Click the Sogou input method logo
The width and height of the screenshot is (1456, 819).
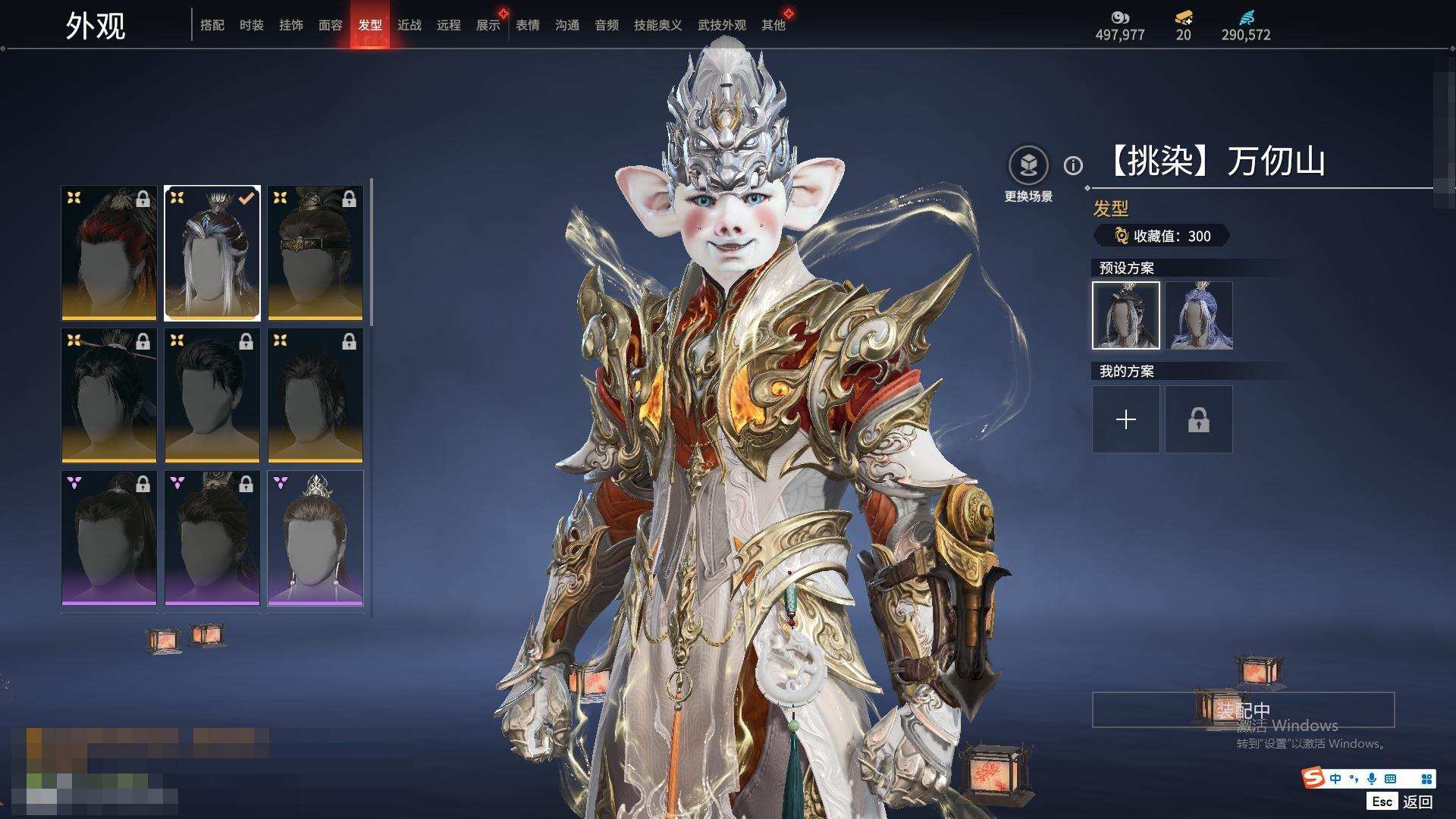tap(1313, 778)
